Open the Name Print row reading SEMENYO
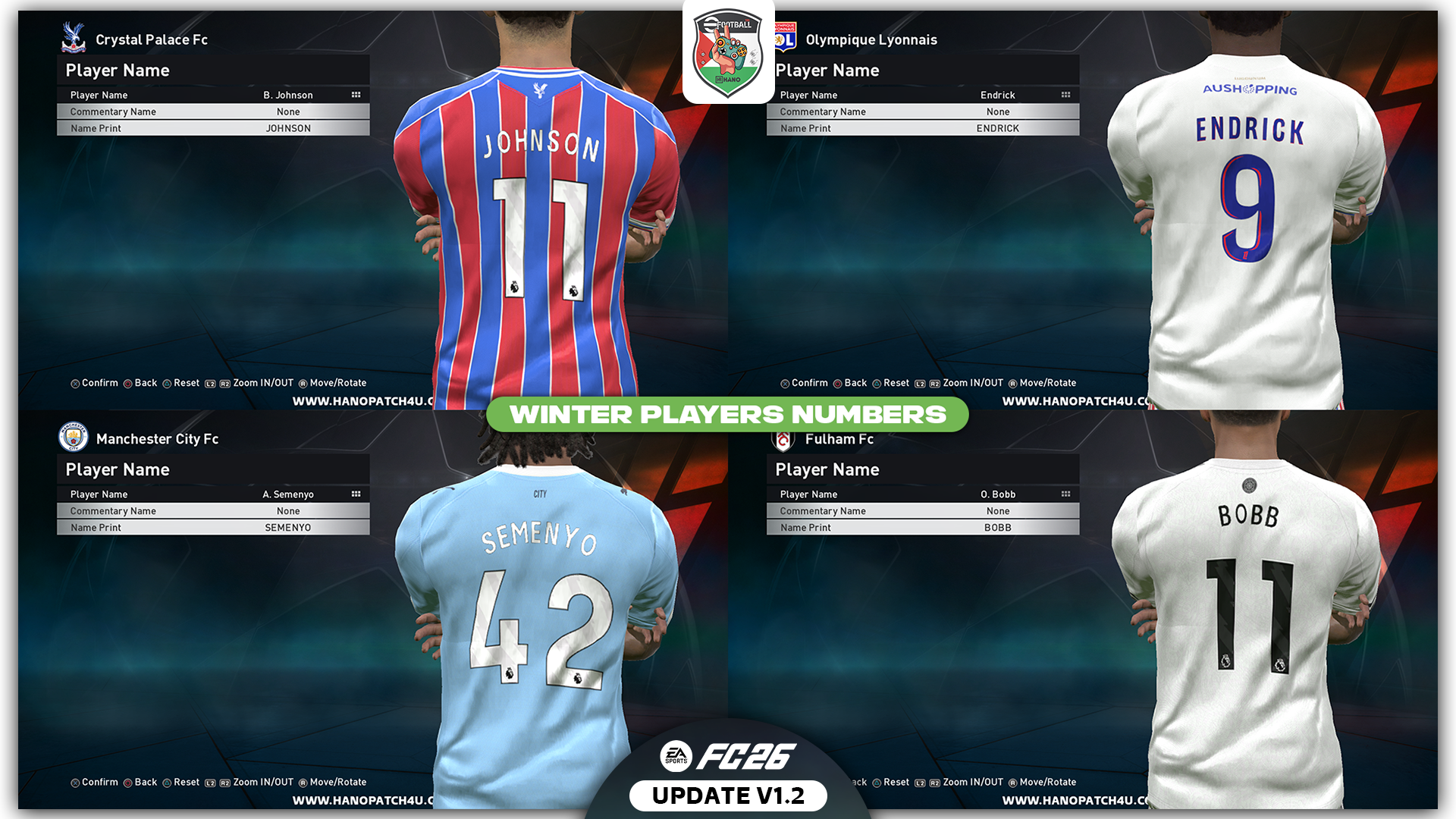 pos(212,528)
